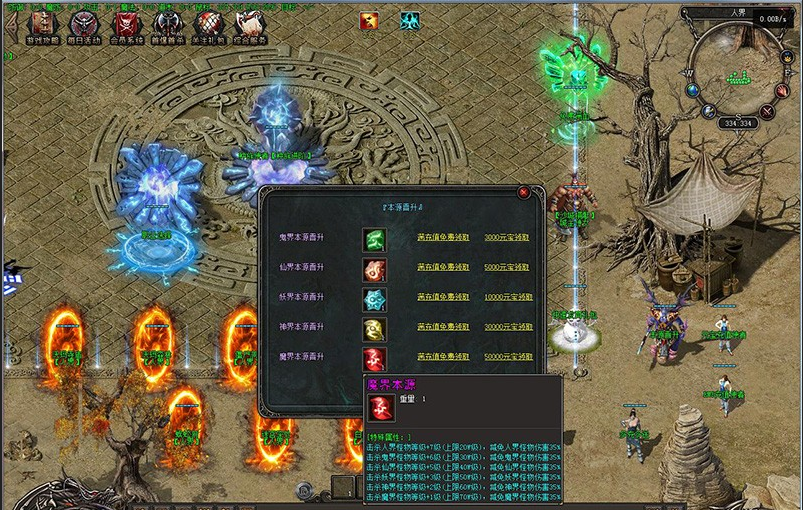Click 满充值免费领取 link for 仙界本源晋升
Viewport: 803px width, 510px height.
[442, 268]
